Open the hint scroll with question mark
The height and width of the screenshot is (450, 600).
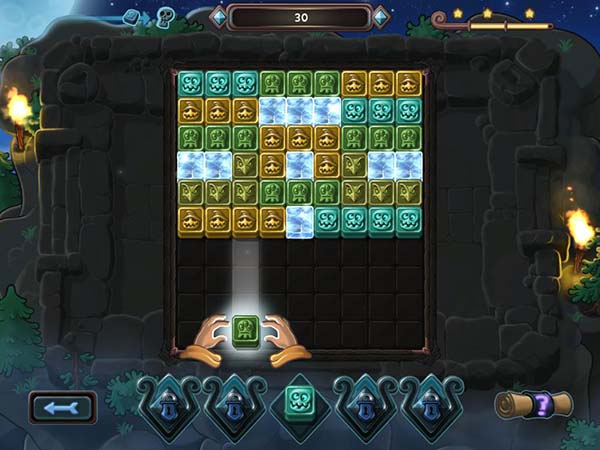(x=534, y=405)
